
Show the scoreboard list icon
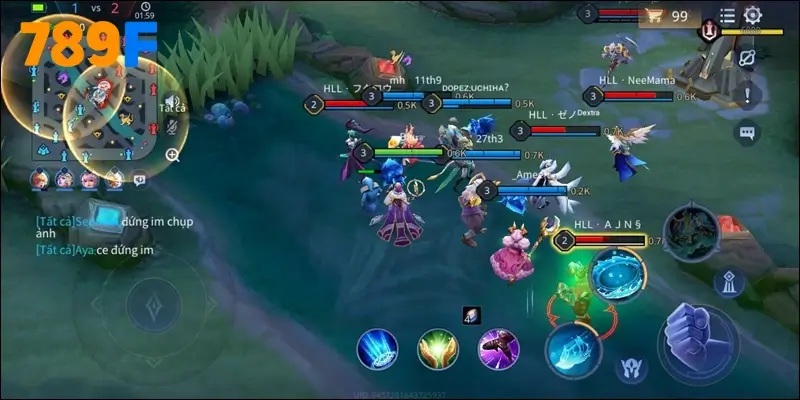point(727,15)
